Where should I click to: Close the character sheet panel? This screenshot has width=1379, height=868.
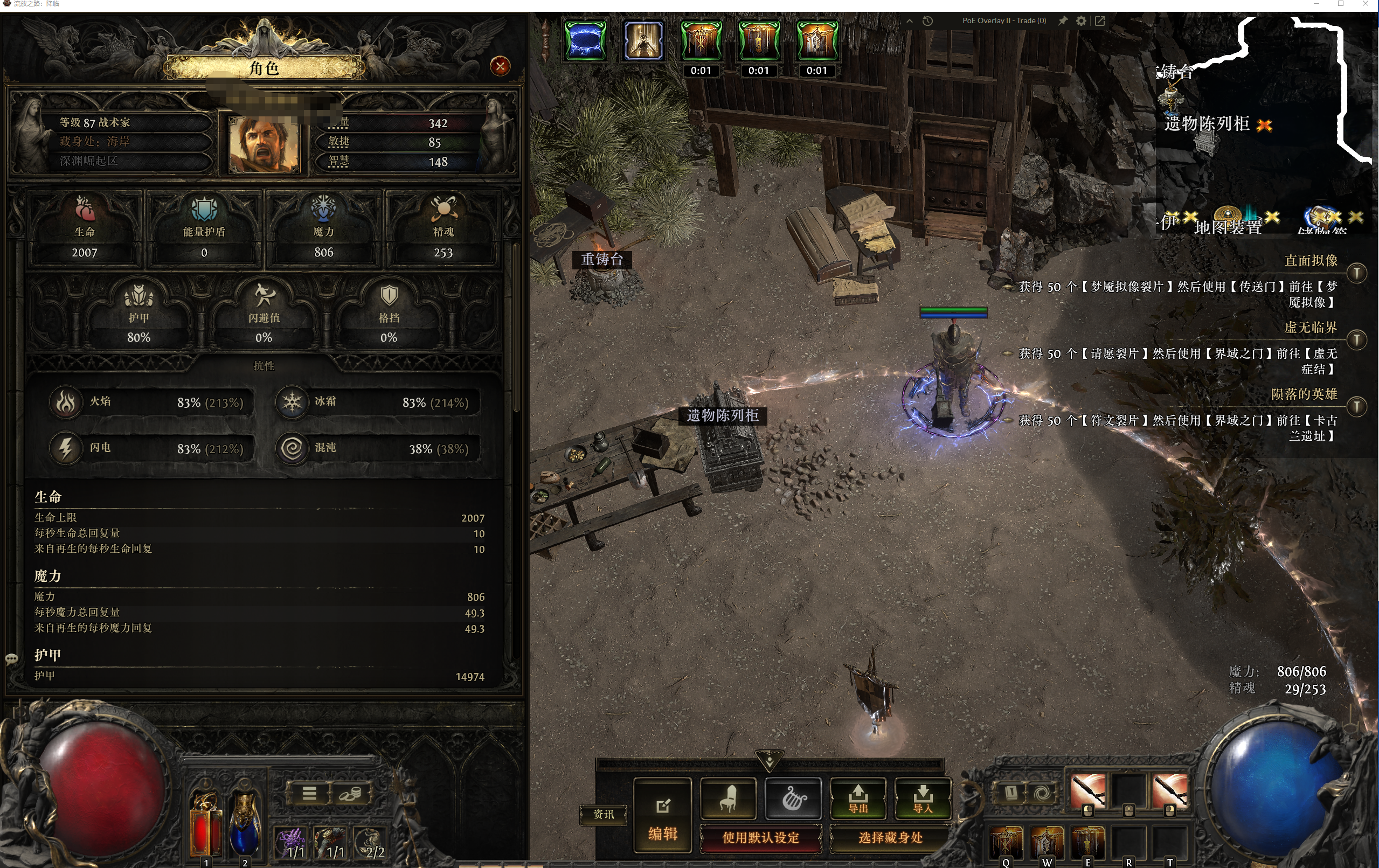[500, 66]
